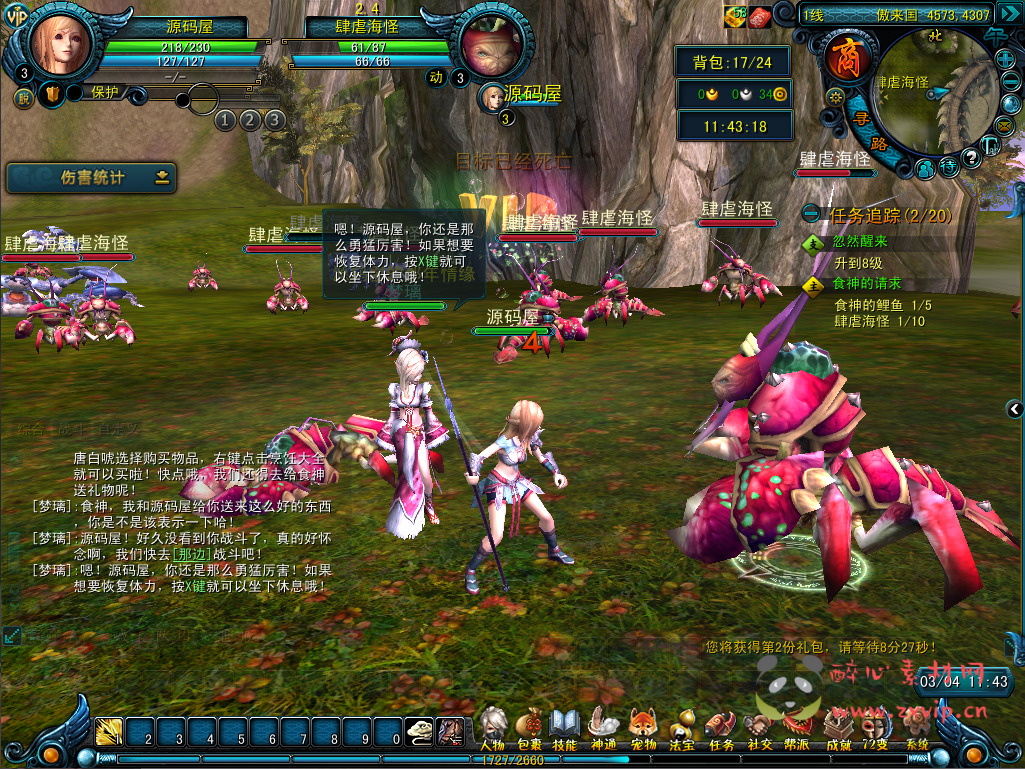The height and width of the screenshot is (769, 1025).
Task: Click the VIP badge icon
Action: [x=17, y=21]
